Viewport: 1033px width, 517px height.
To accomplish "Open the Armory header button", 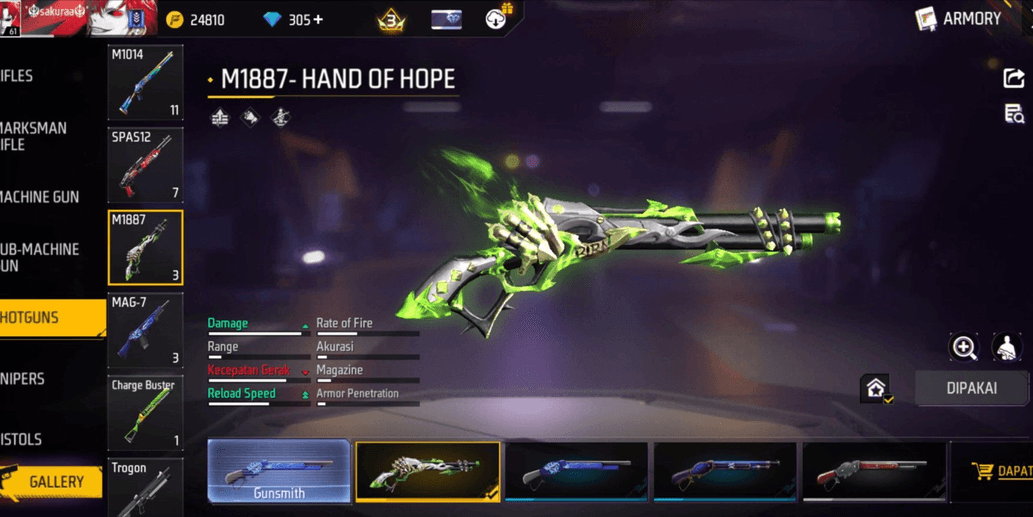I will (x=959, y=18).
